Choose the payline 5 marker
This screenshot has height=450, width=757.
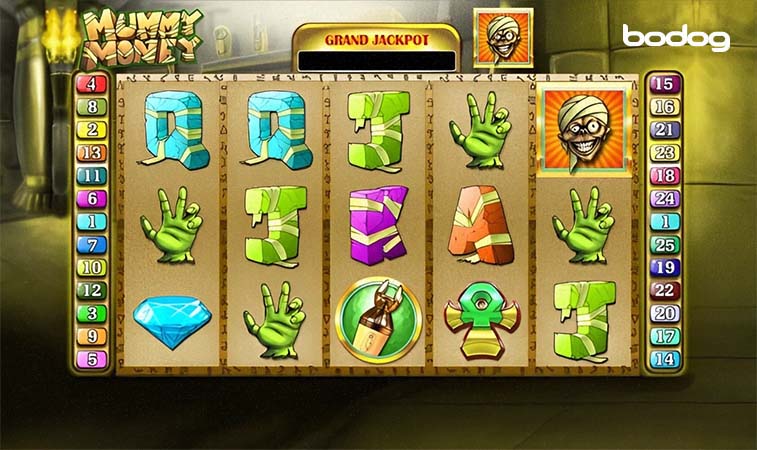(91, 359)
